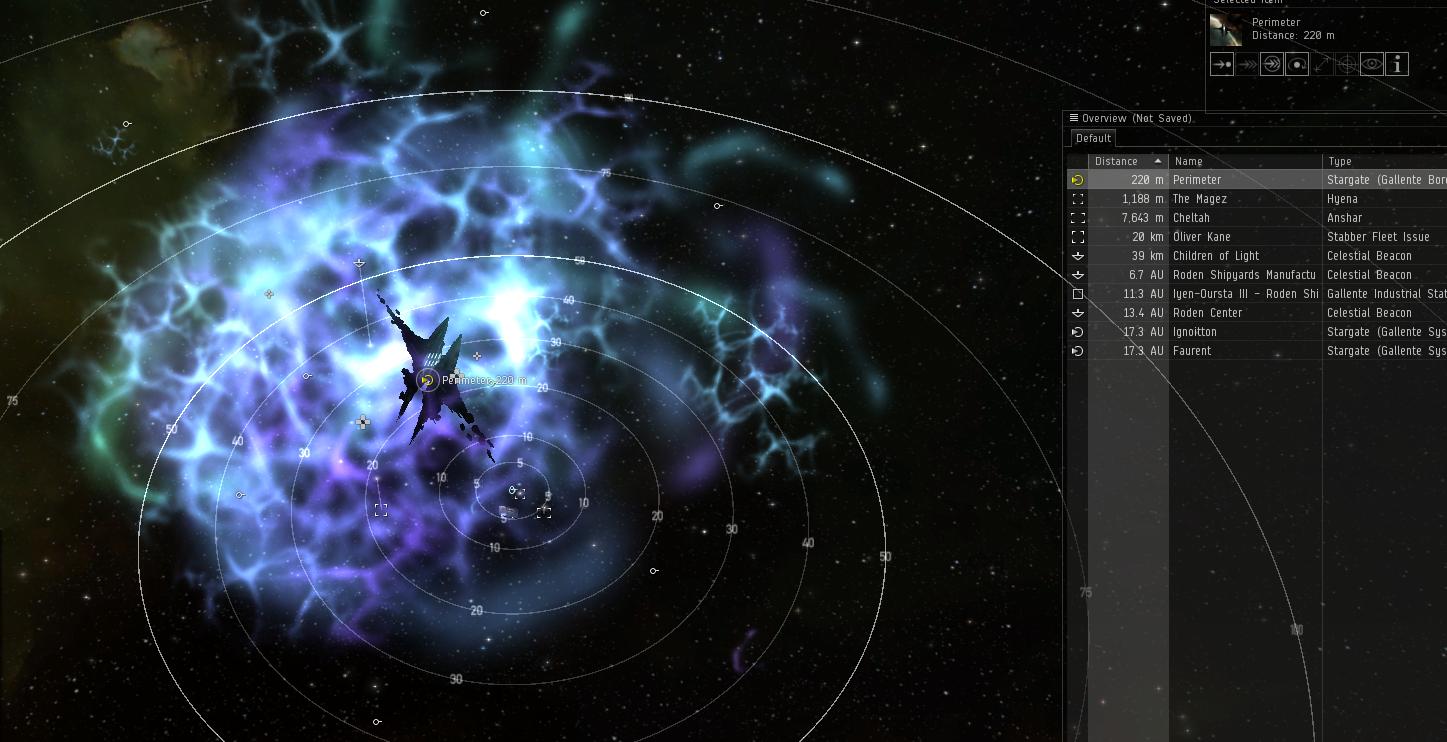Viewport: 1447px width, 742px height.
Task: Show info for the selected item
Action: pyautogui.click(x=1397, y=65)
